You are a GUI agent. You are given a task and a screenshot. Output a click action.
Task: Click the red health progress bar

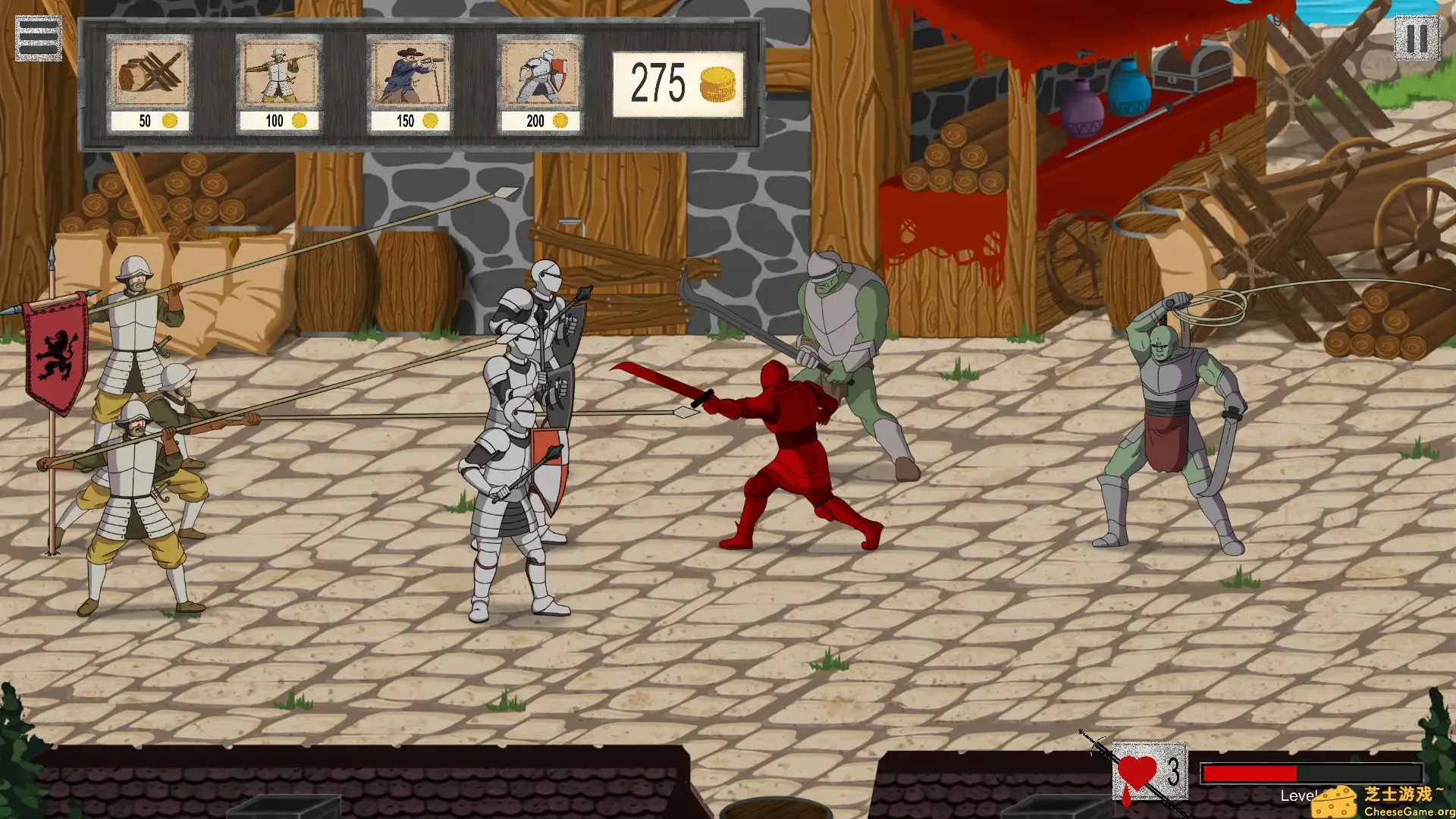pos(1251,774)
